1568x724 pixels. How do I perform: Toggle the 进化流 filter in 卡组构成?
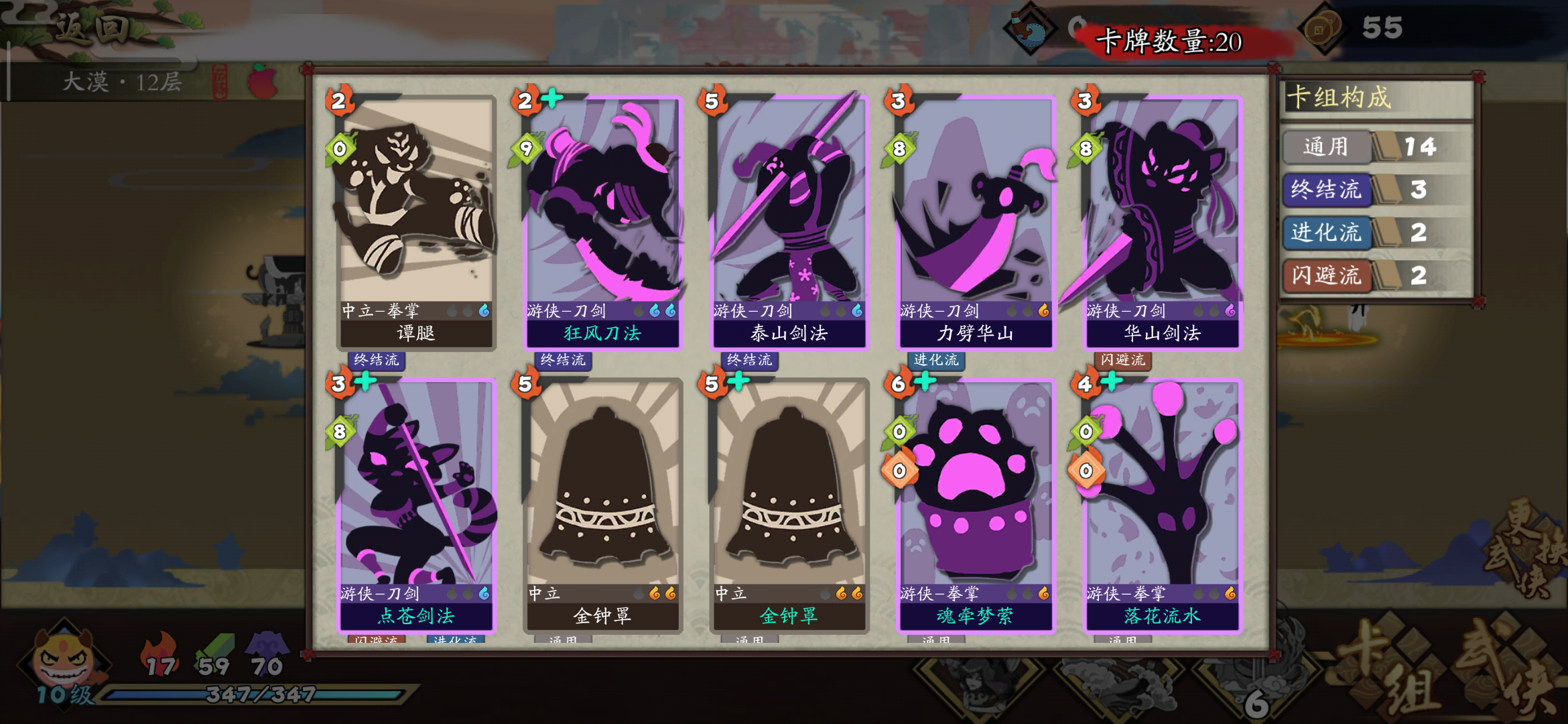tap(1326, 234)
